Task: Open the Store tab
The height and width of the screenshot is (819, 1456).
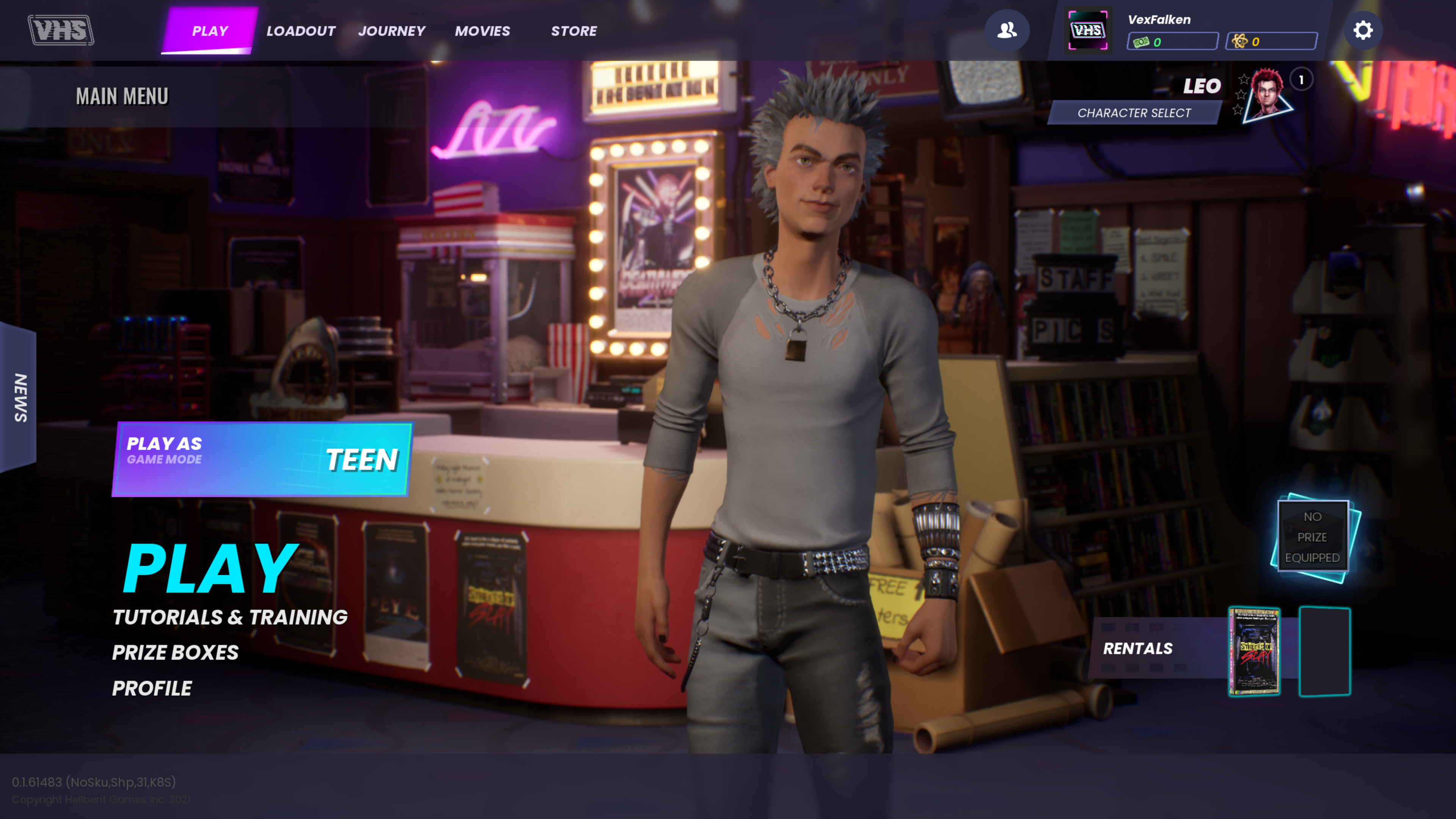Action: (x=574, y=30)
